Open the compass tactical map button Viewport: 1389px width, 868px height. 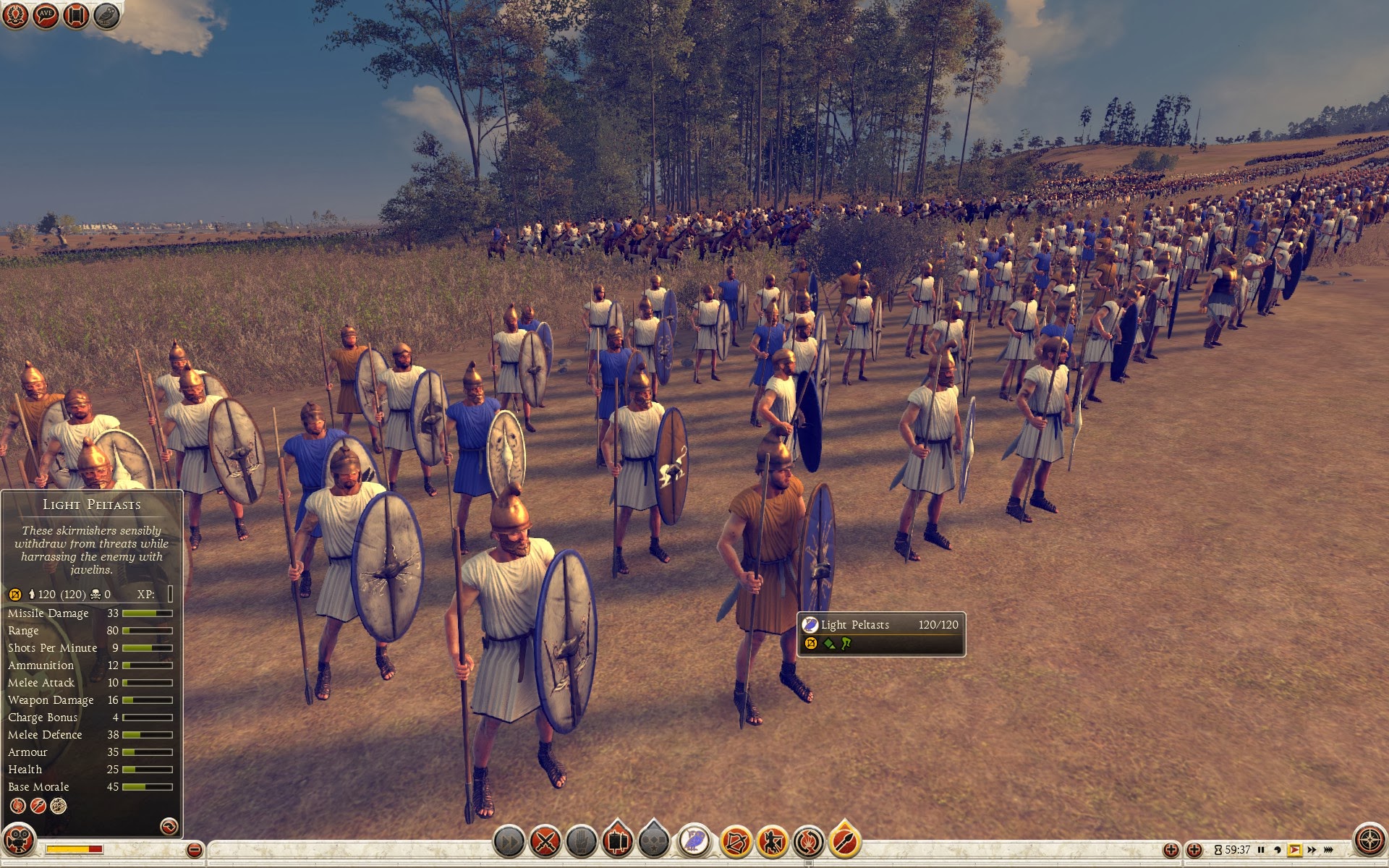click(1369, 841)
